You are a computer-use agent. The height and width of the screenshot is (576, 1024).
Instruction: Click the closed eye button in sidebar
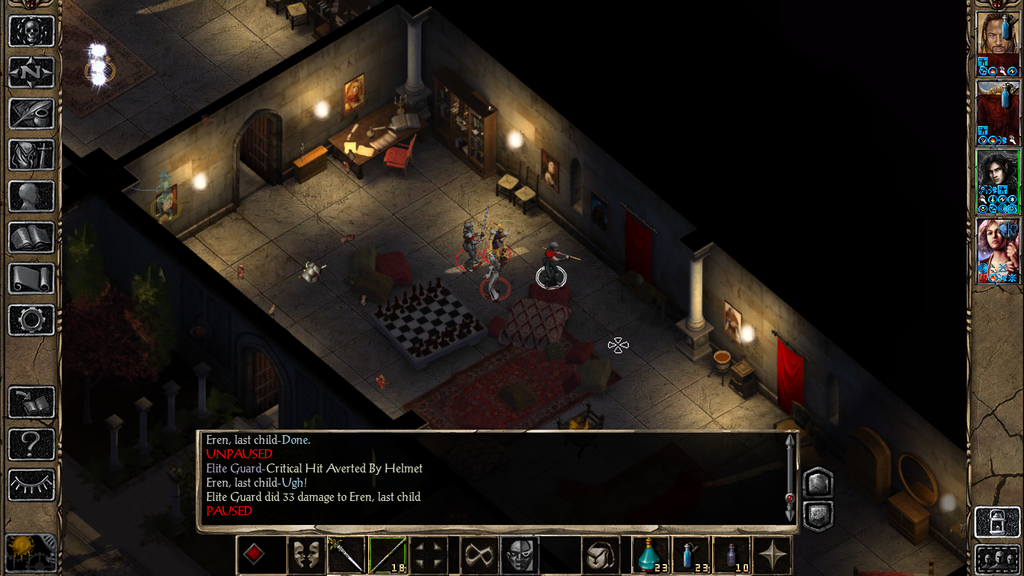[31, 484]
